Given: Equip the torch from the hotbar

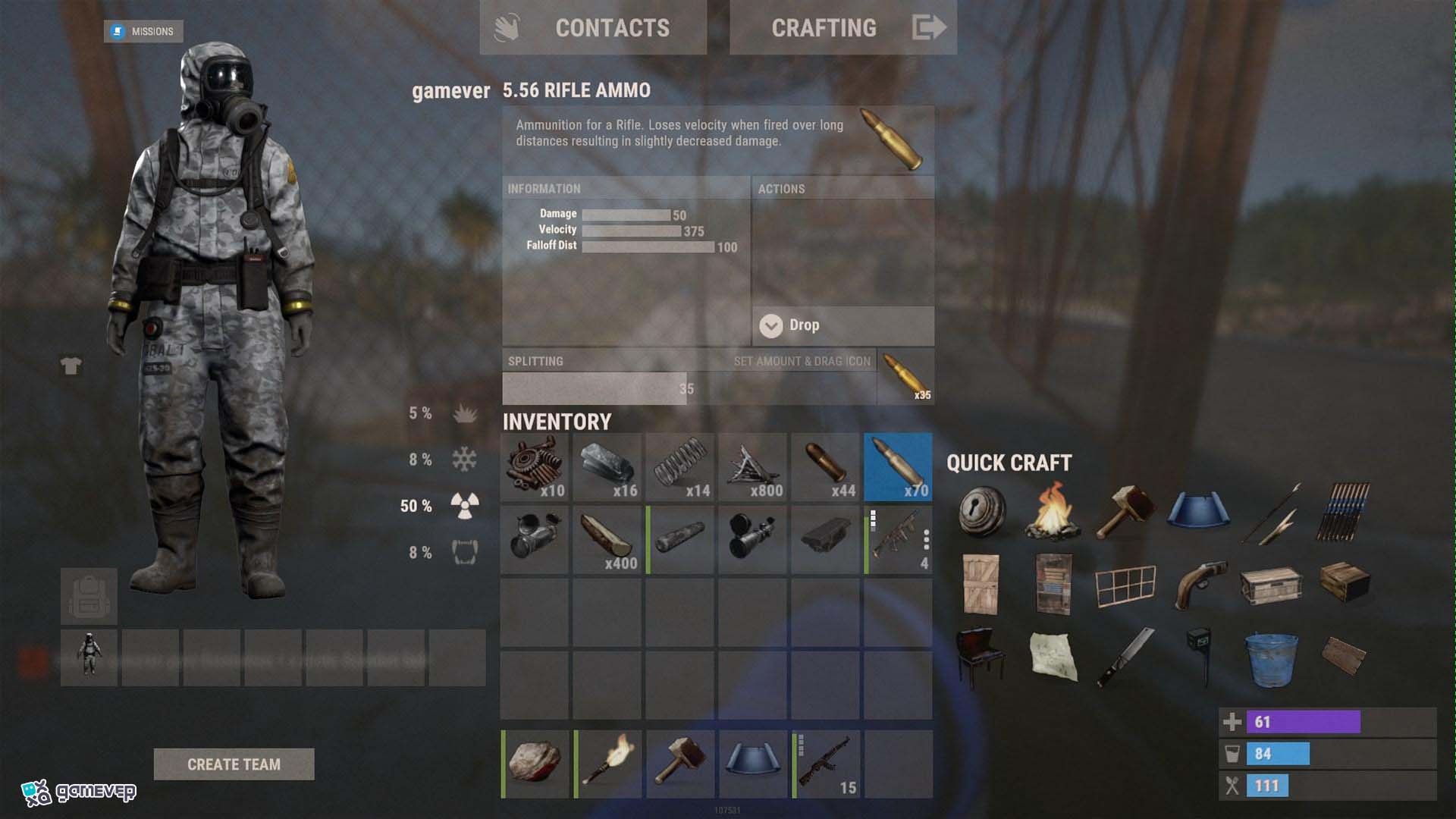Looking at the screenshot, I should point(607,764).
